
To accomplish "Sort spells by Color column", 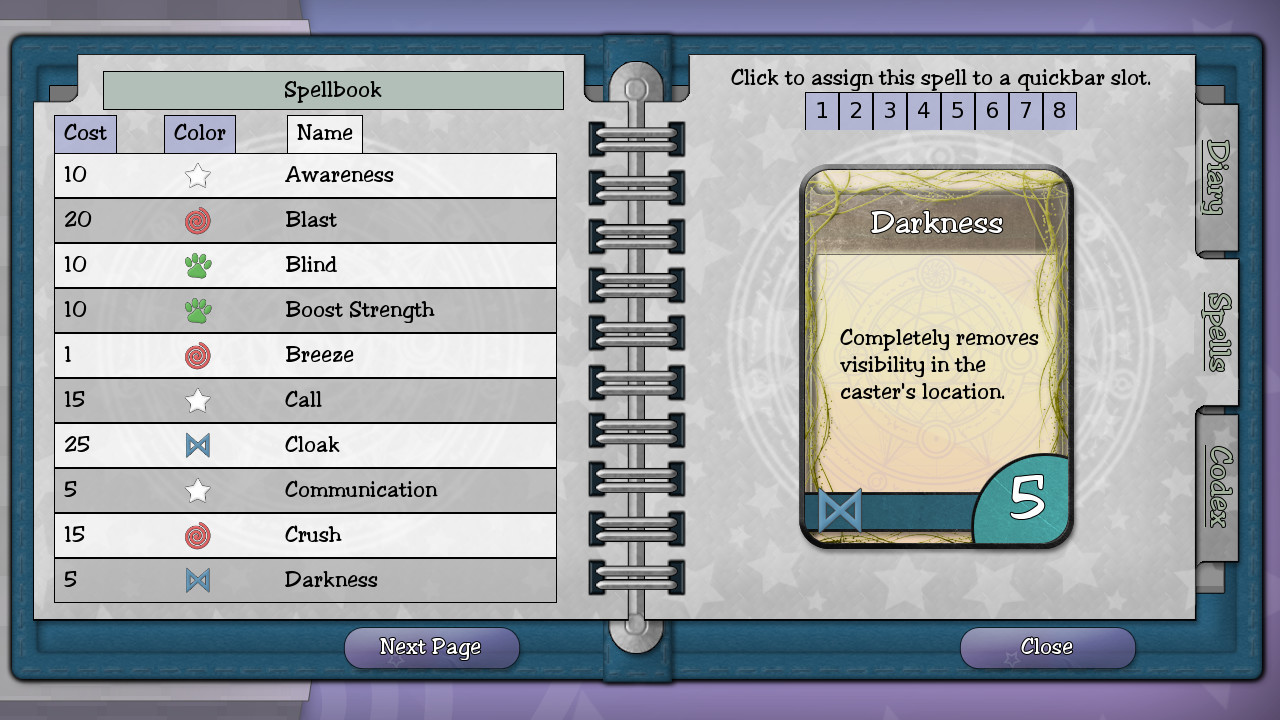I will (x=199, y=133).
